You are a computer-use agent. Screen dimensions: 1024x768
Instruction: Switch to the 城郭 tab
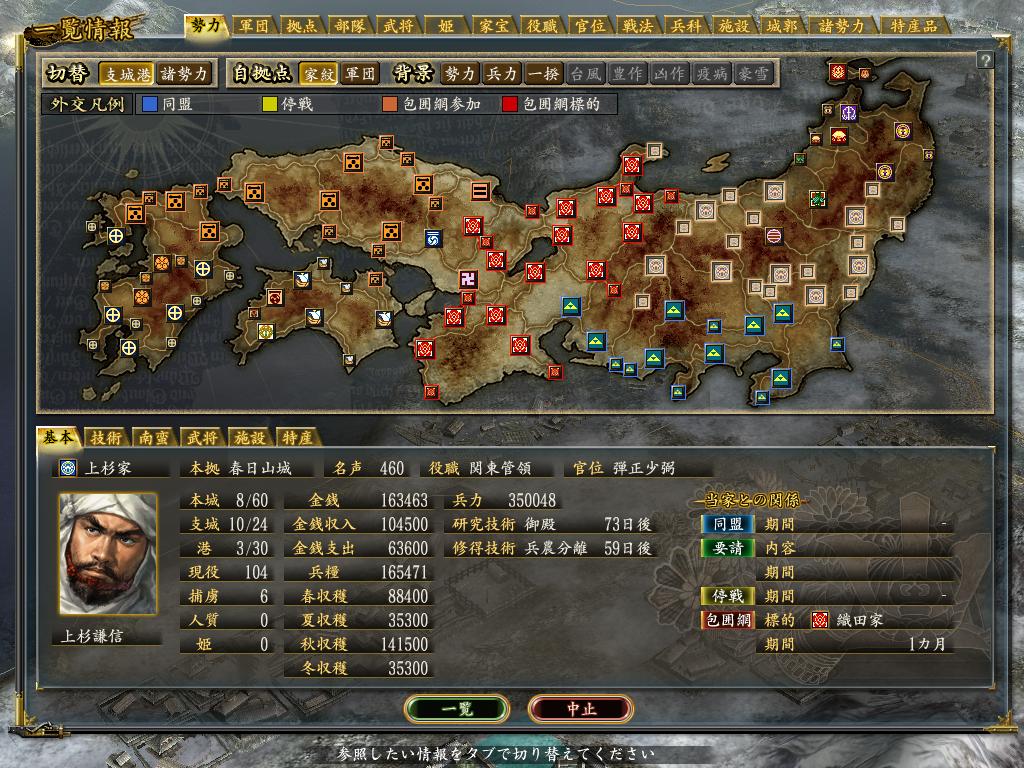pos(779,26)
